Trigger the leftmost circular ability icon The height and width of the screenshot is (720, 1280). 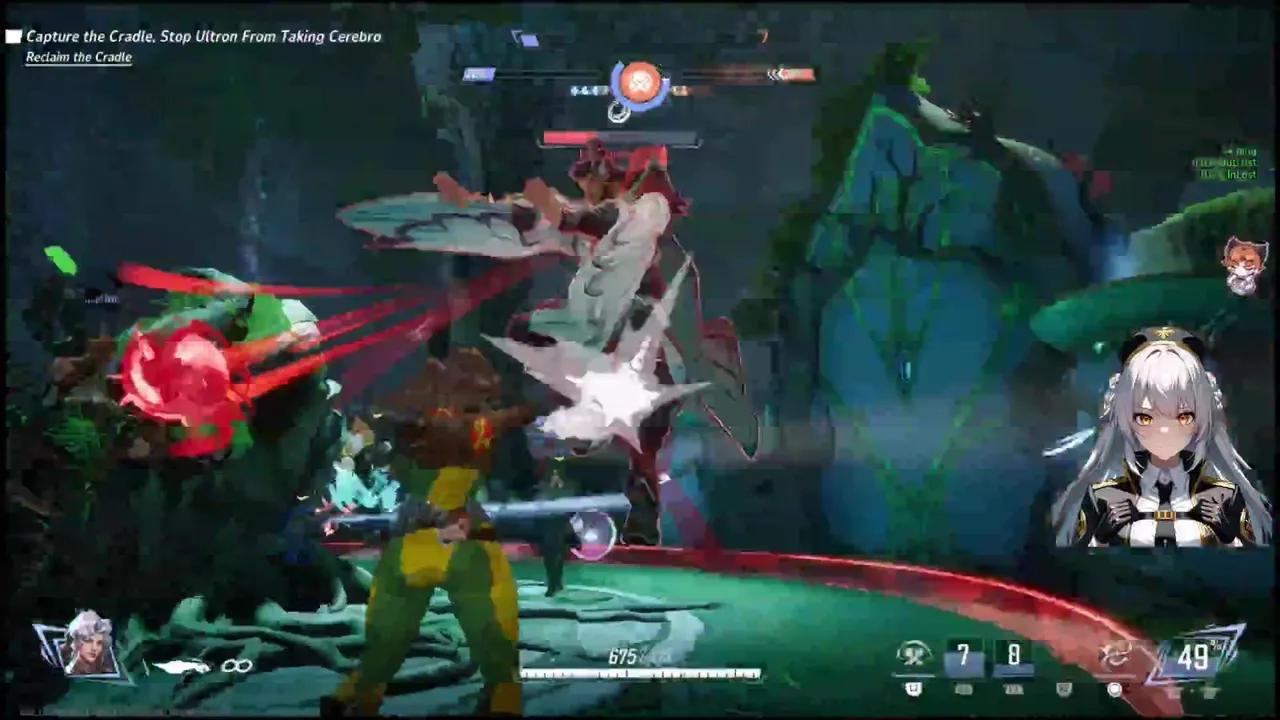pos(913,656)
